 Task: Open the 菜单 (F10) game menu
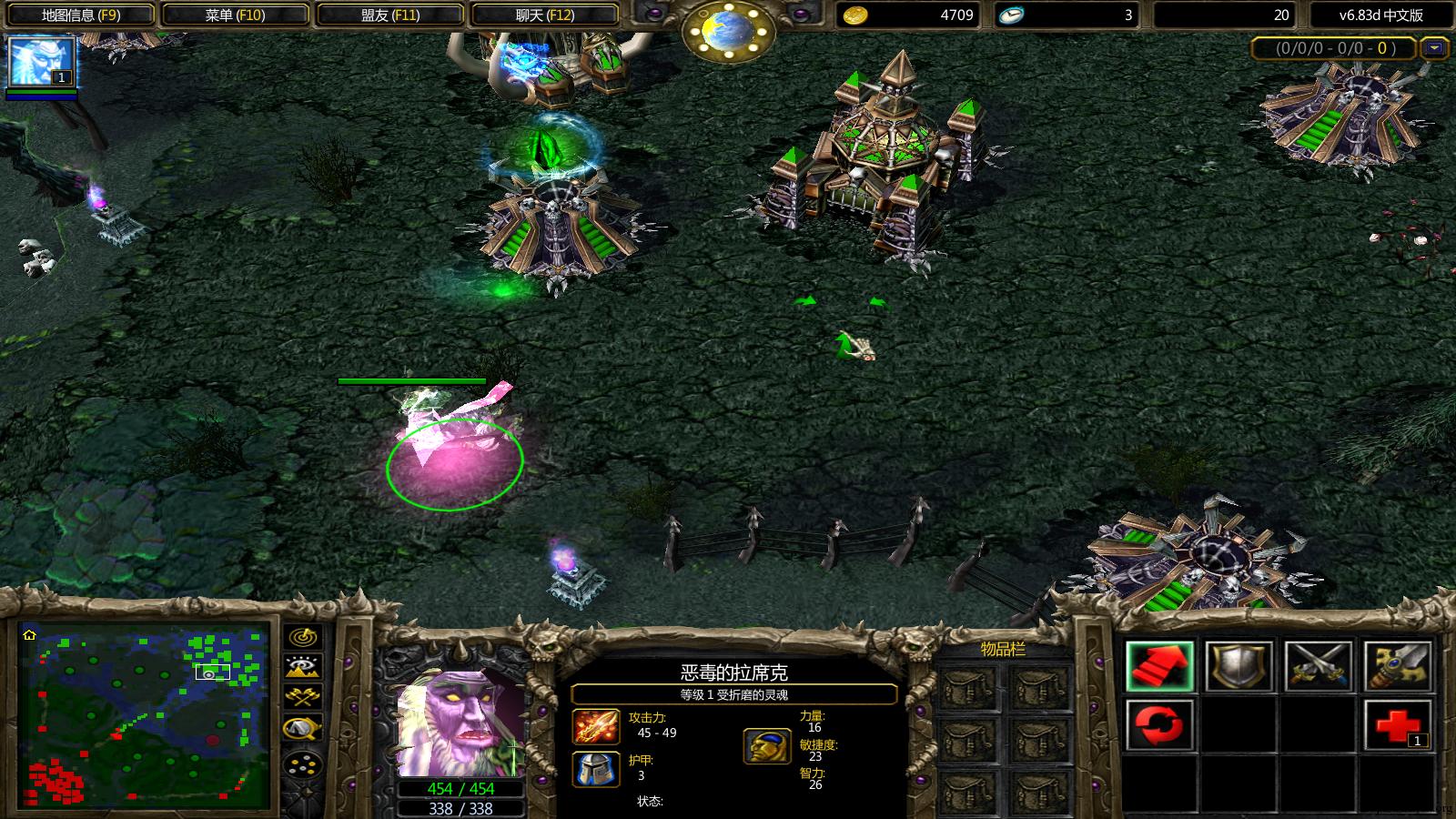coord(234,15)
